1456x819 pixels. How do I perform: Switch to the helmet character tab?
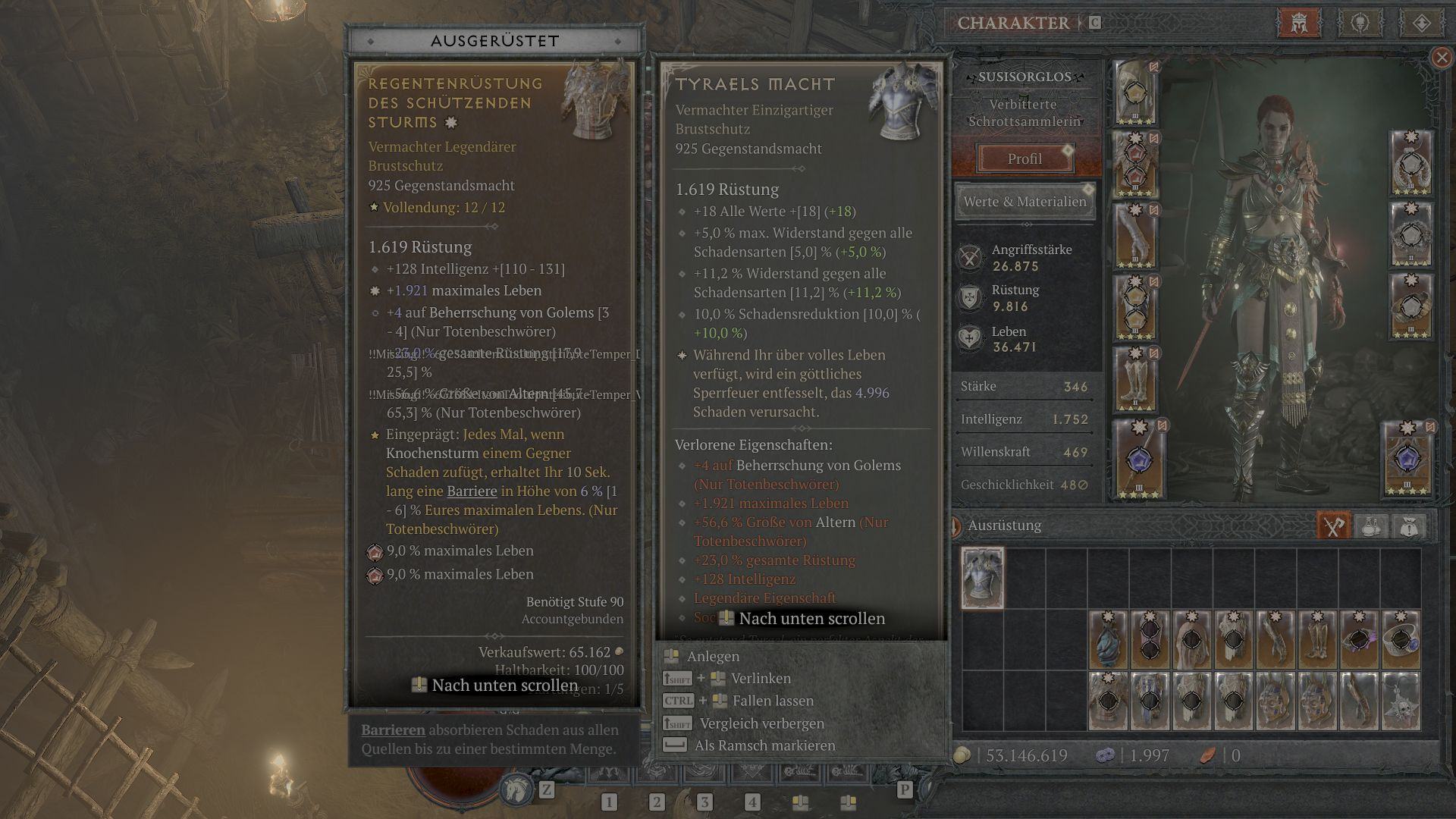click(x=1299, y=23)
